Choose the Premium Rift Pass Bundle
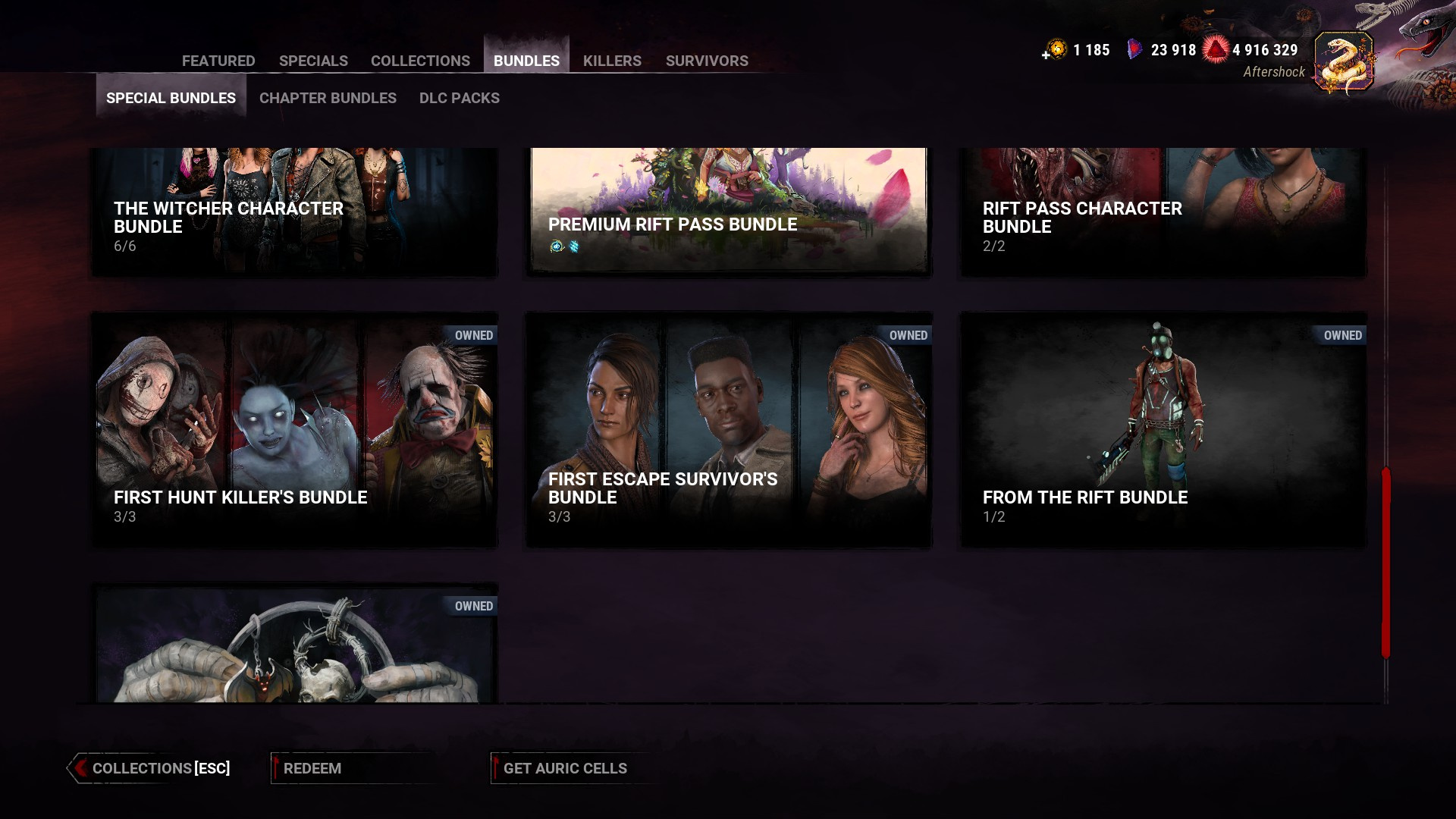1456x819 pixels. 729,211
